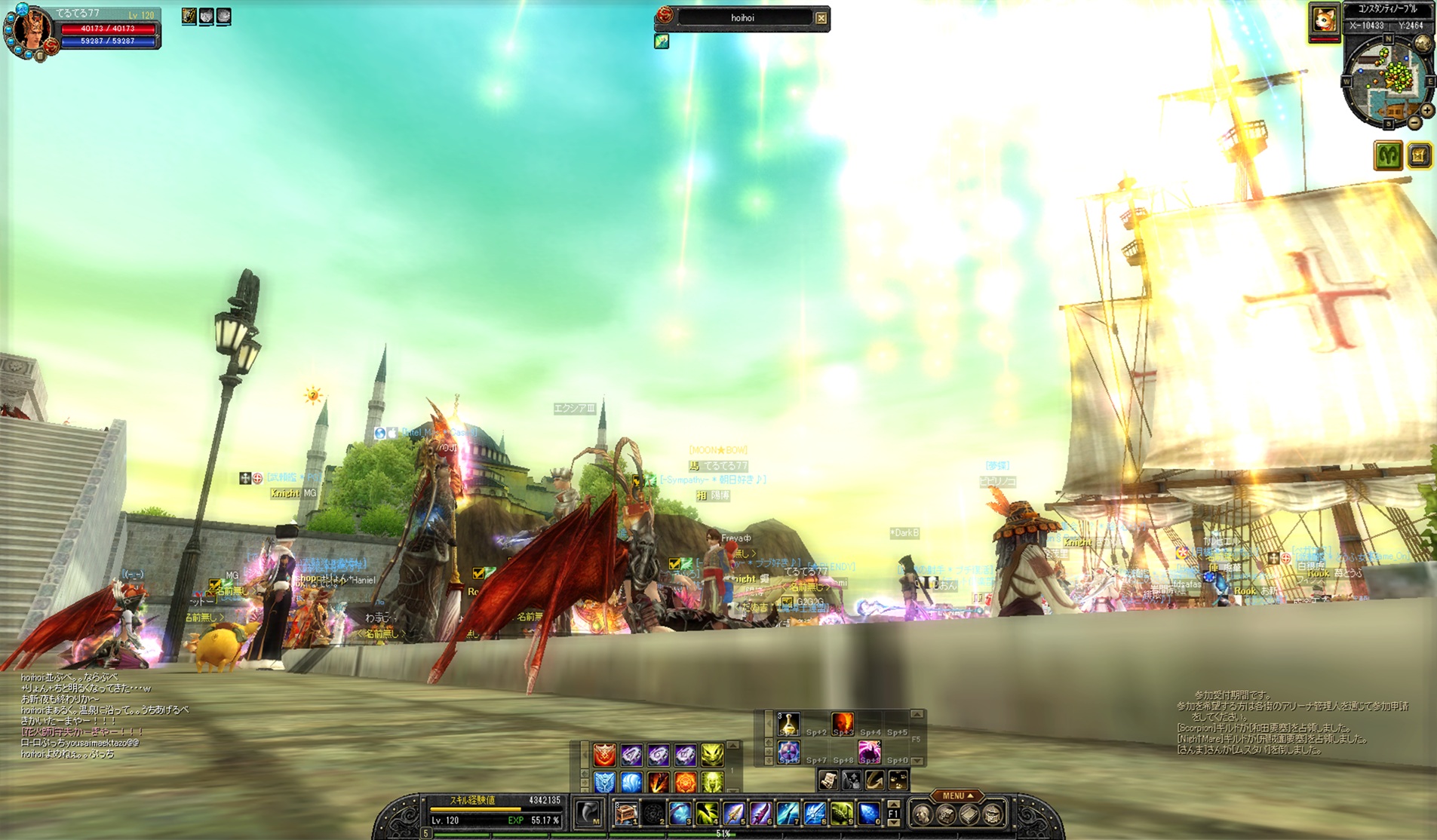Screen dimensions: 1437x840
Task: Open the cat pet portrait
Action: coord(1324,20)
